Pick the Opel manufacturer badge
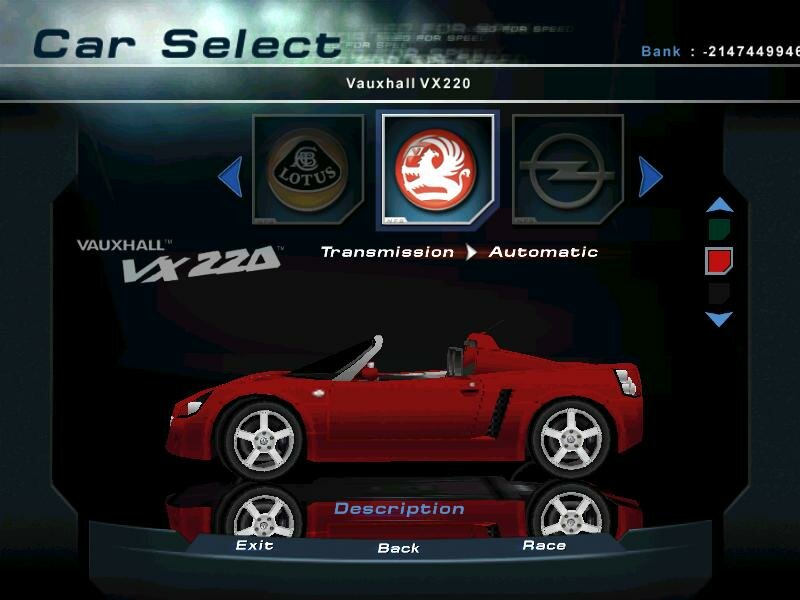The width and height of the screenshot is (800, 600). click(x=567, y=170)
